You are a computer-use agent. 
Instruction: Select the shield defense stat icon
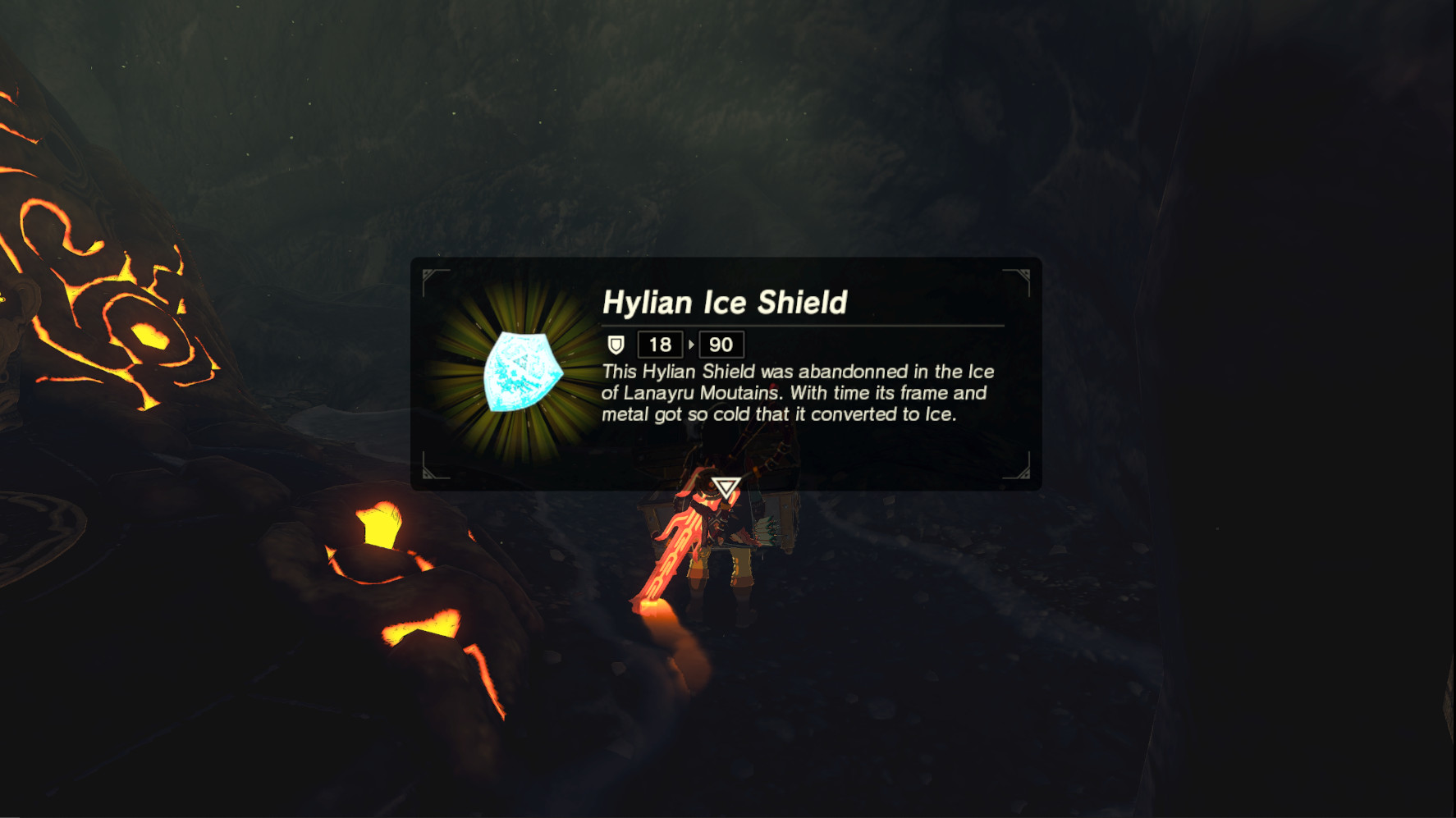point(615,345)
